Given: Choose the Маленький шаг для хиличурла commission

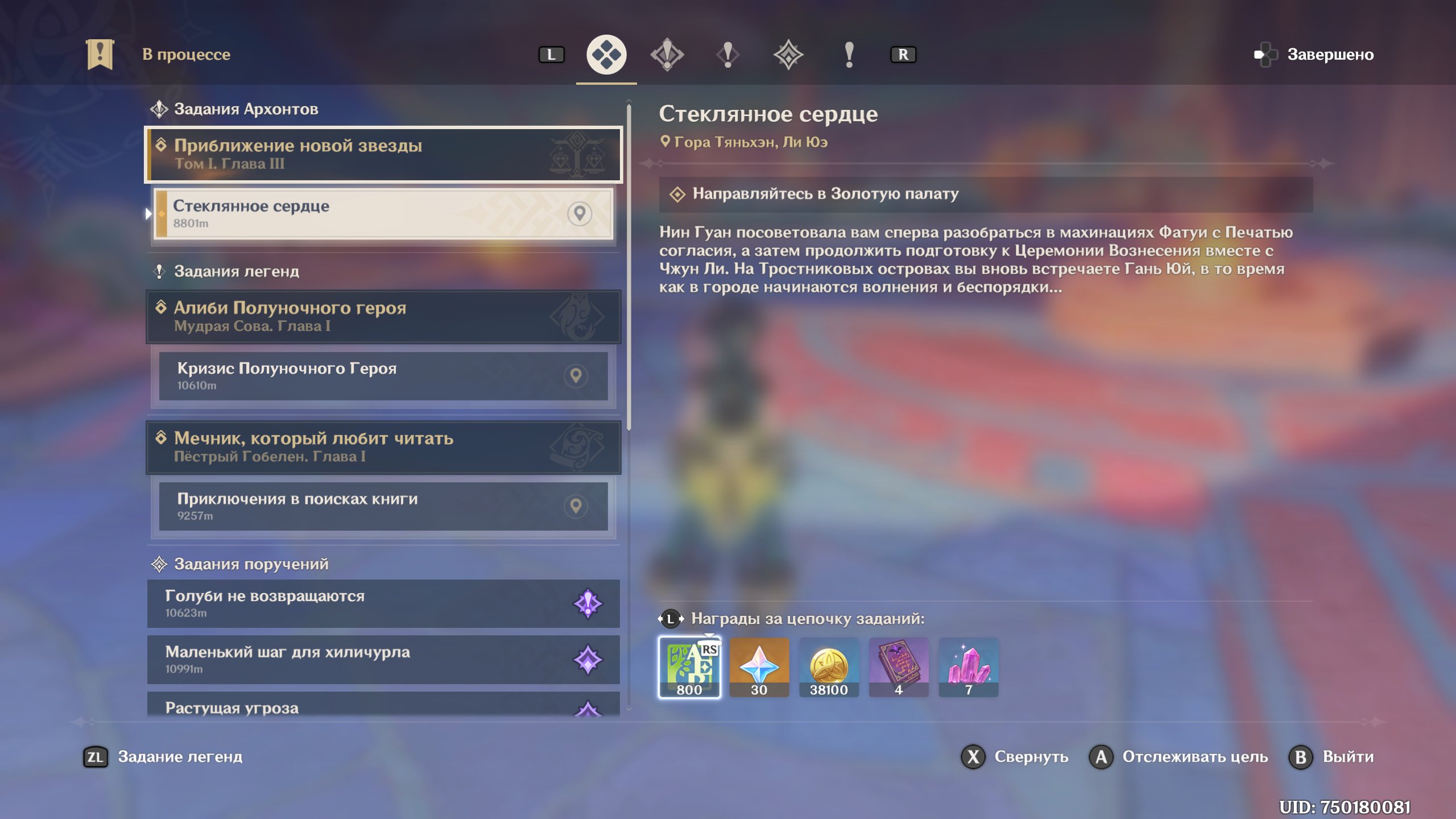Looking at the screenshot, I should (383, 660).
